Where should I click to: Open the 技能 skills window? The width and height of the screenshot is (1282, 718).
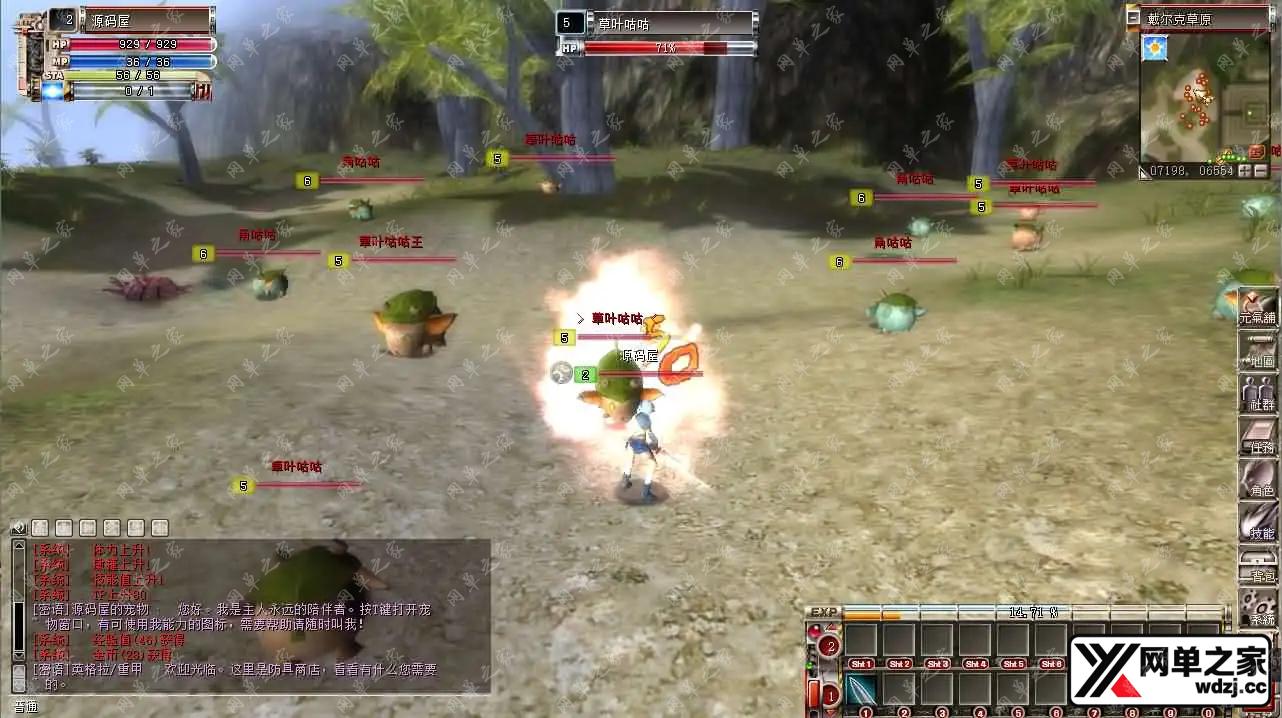[1257, 522]
